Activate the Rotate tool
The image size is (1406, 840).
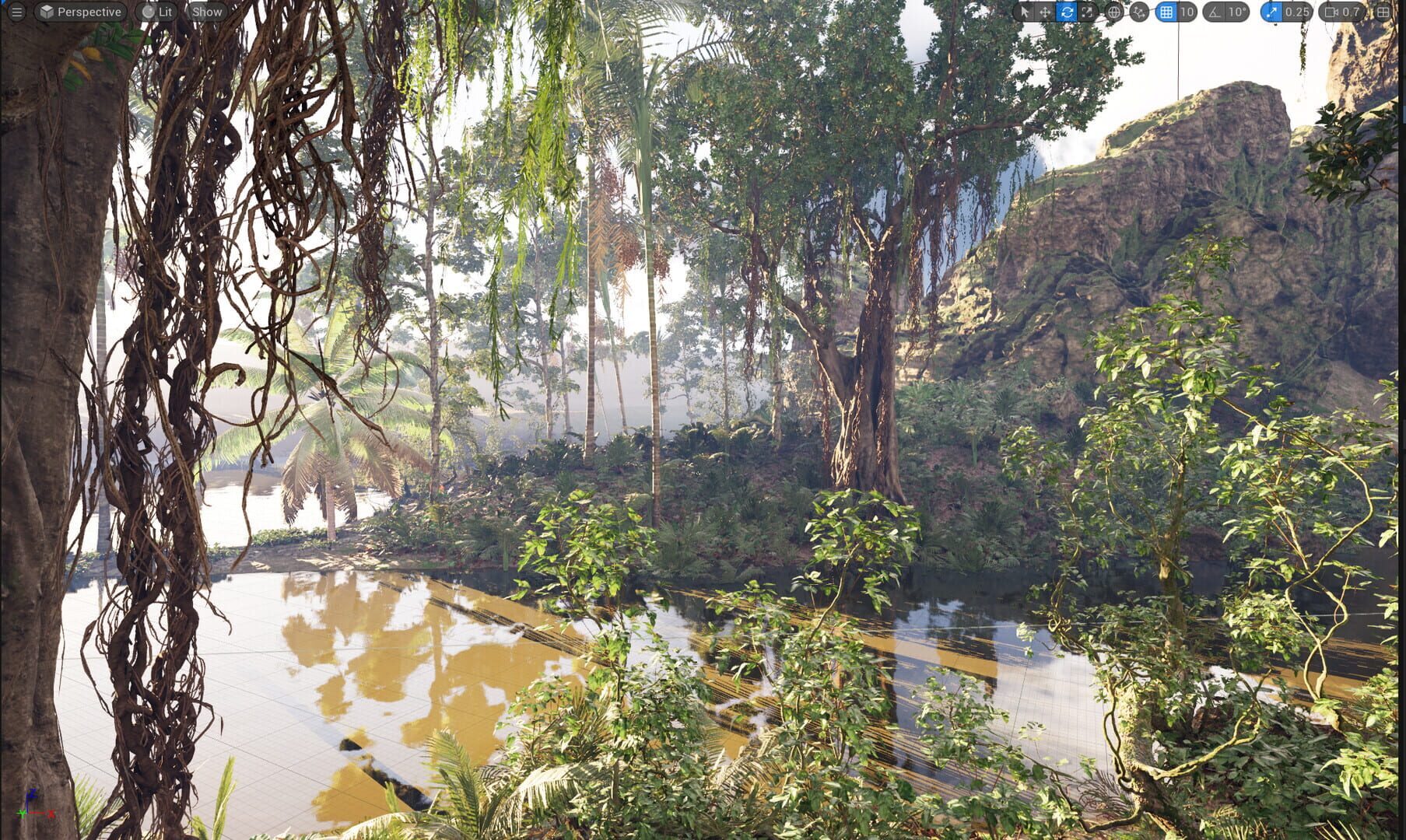click(x=1065, y=12)
